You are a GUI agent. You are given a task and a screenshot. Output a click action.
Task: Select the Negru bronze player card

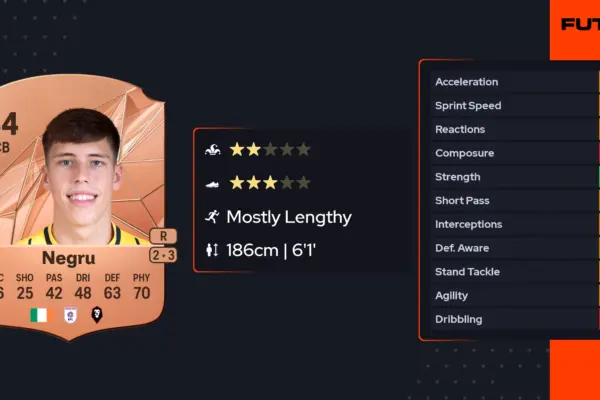coord(80,210)
